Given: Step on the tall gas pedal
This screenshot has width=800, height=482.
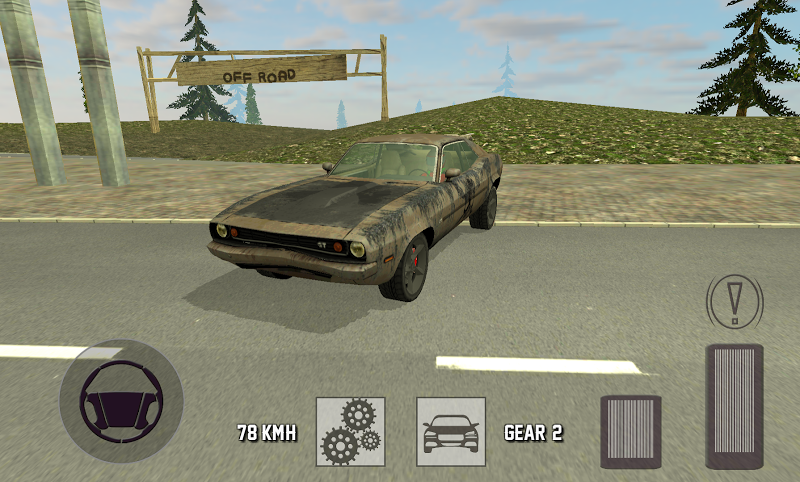Looking at the screenshot, I should pyautogui.click(x=734, y=405).
